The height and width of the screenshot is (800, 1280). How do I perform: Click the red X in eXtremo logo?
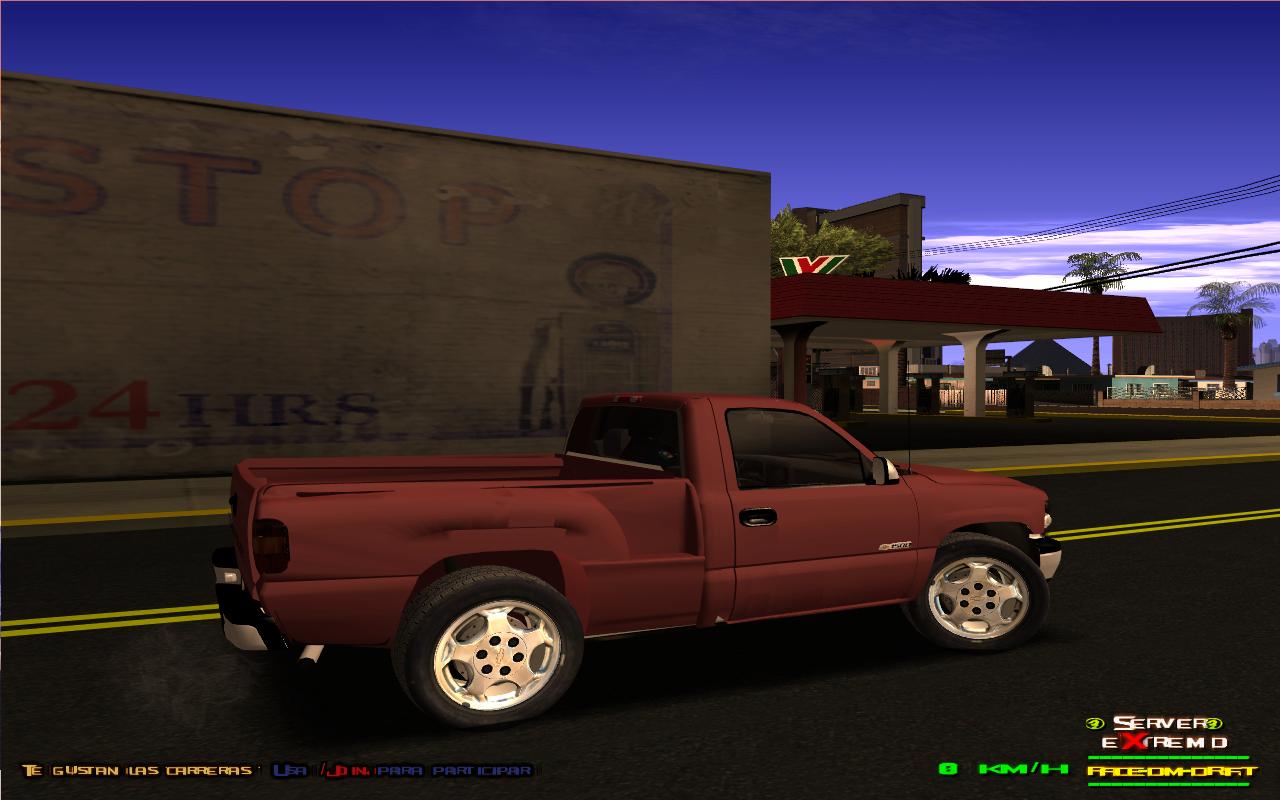[1132, 742]
